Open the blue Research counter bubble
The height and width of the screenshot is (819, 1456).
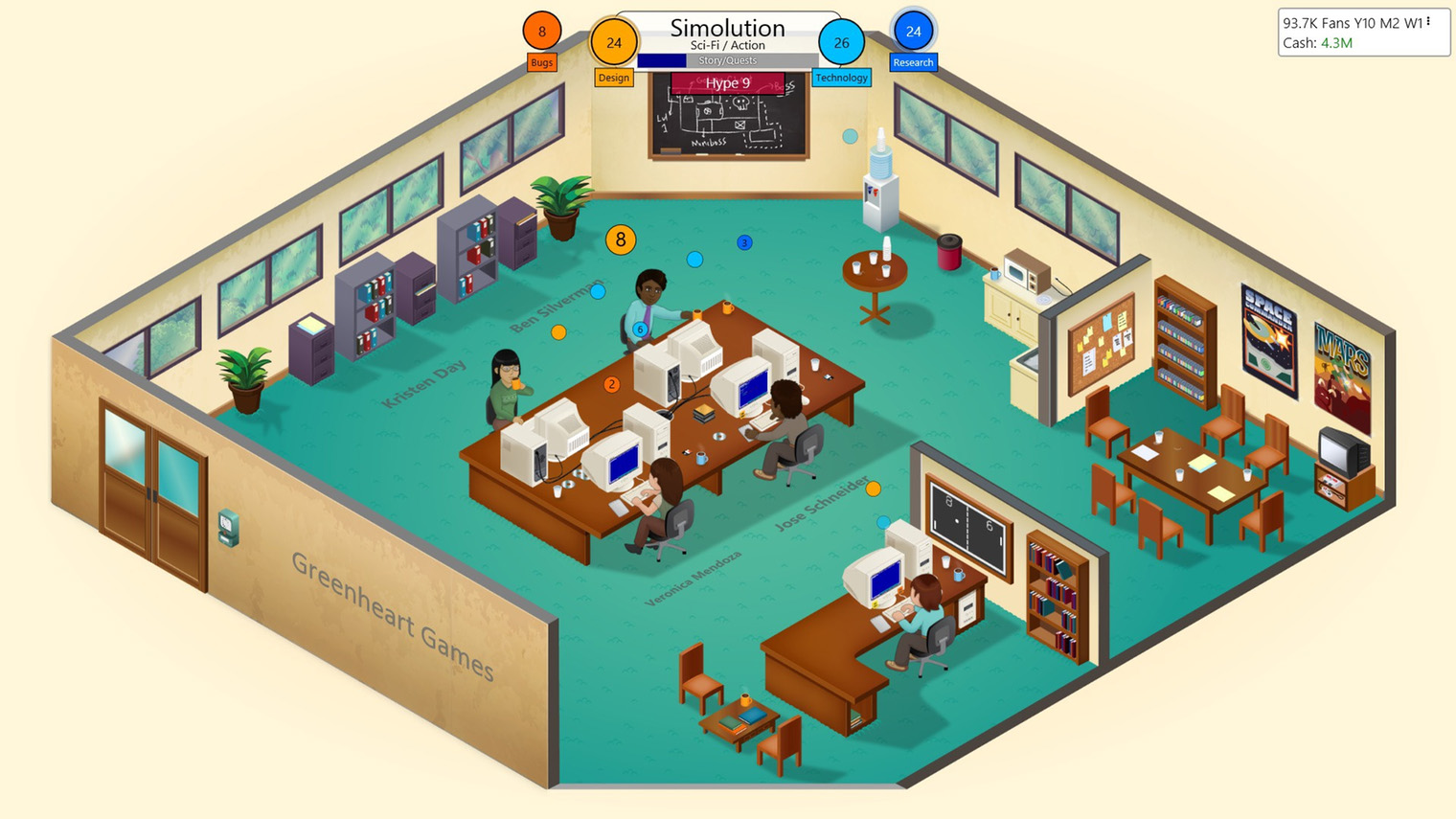point(912,32)
